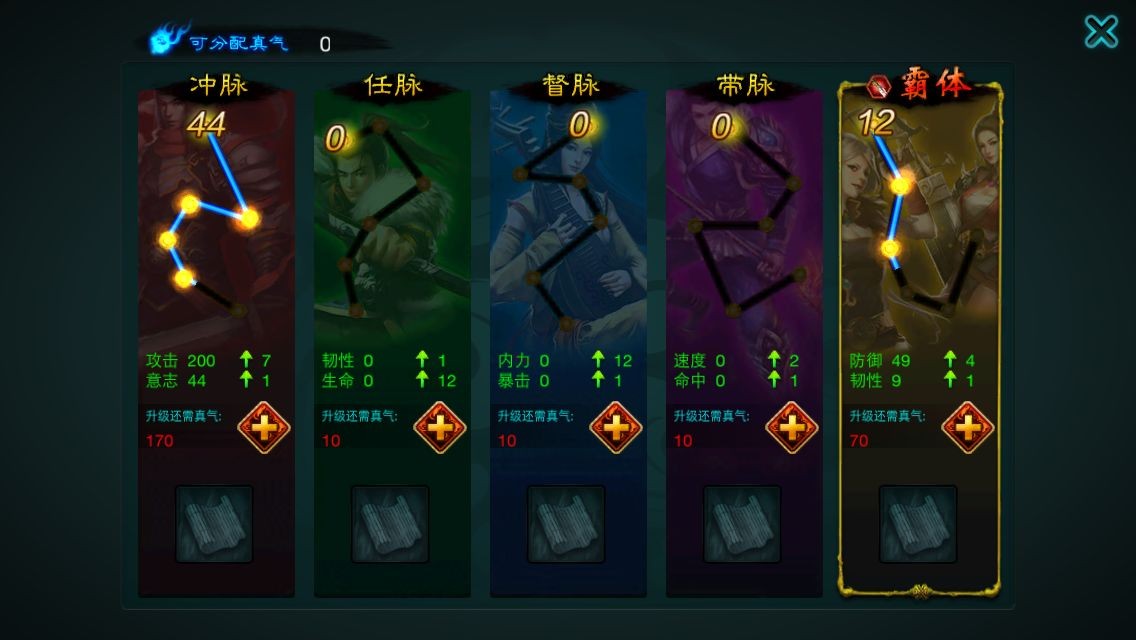Image resolution: width=1136 pixels, height=640 pixels.
Task: Open the scroll slot under 冲脉
Action: (x=214, y=524)
